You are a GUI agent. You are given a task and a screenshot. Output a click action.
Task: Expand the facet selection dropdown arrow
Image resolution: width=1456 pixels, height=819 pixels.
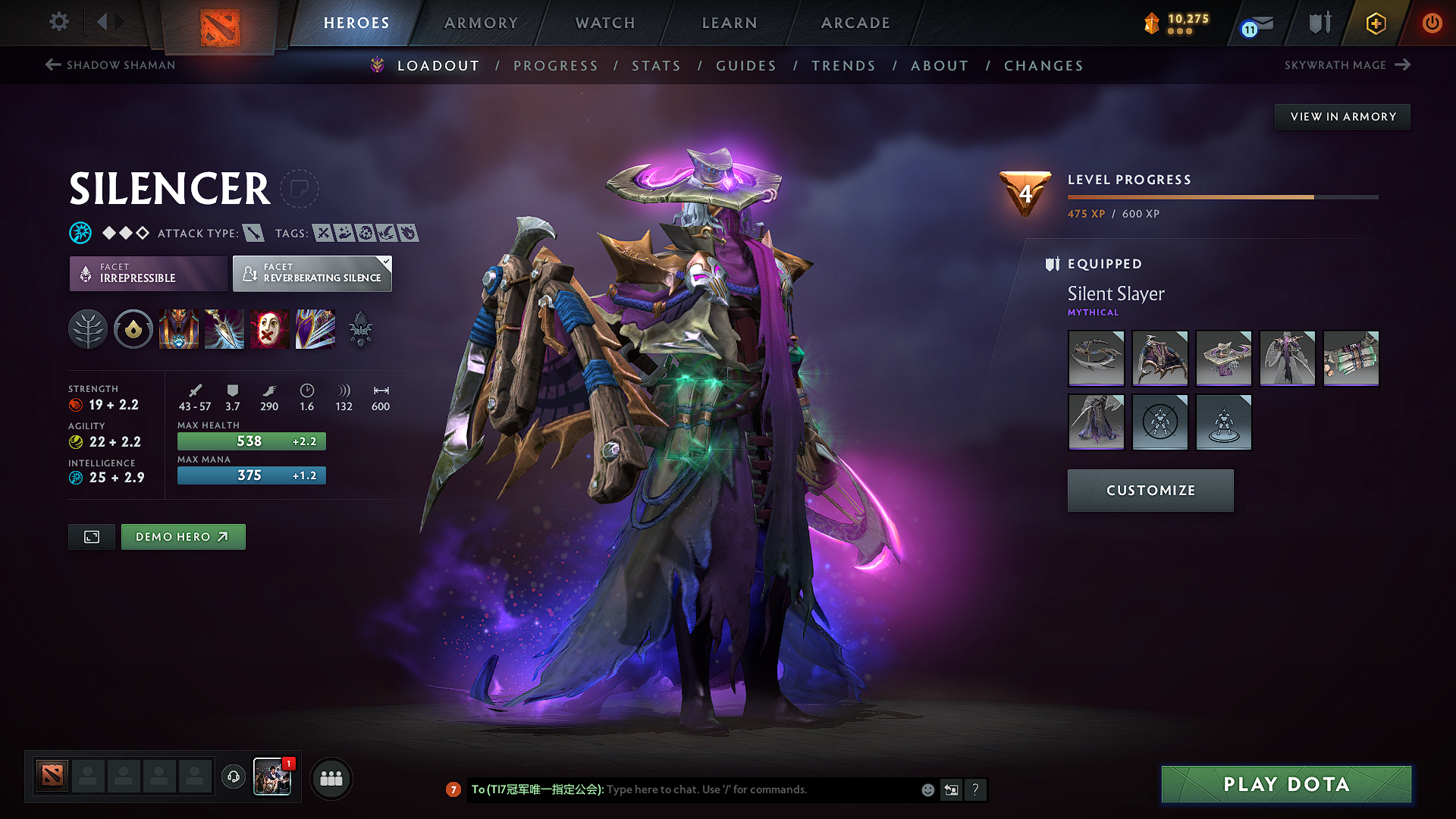click(387, 263)
